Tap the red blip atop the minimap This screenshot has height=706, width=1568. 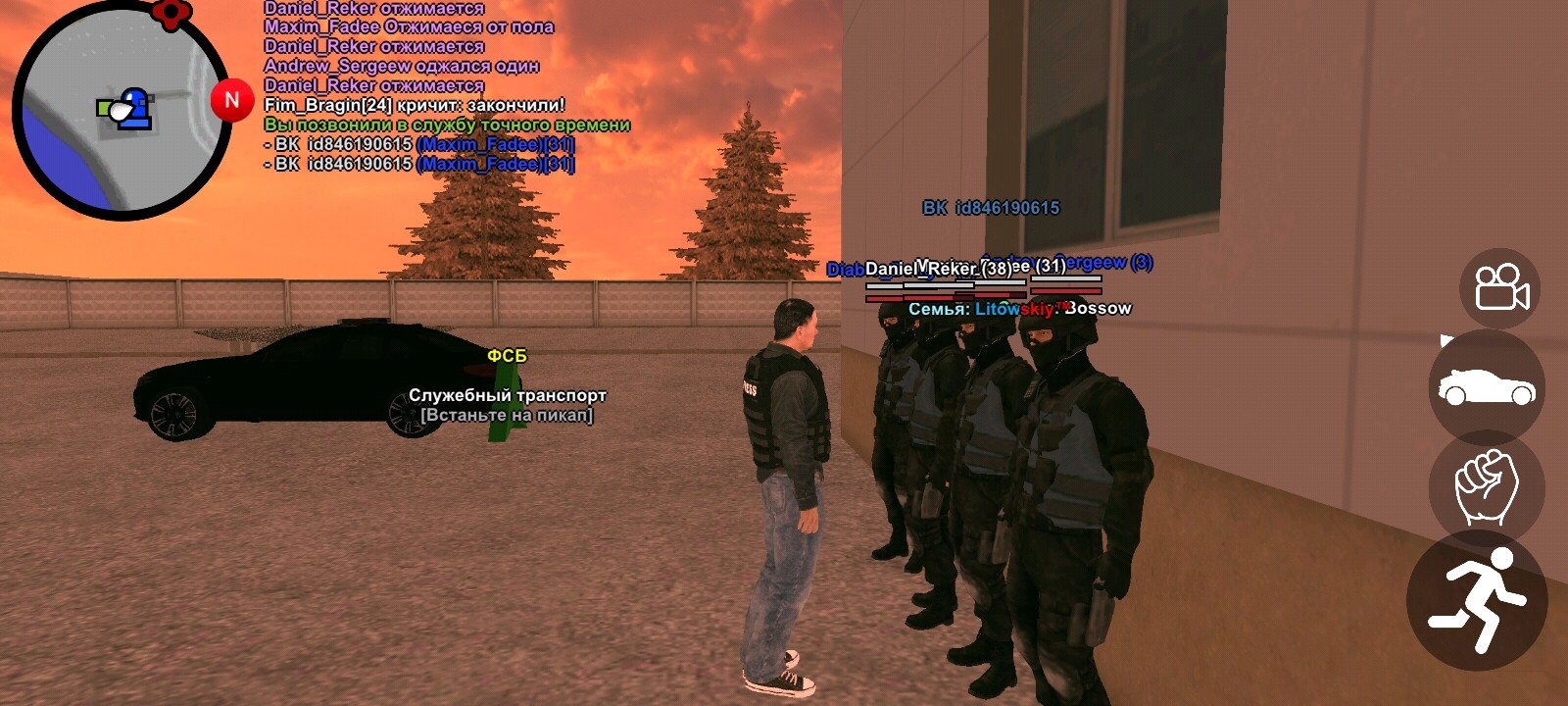pyautogui.click(x=171, y=14)
